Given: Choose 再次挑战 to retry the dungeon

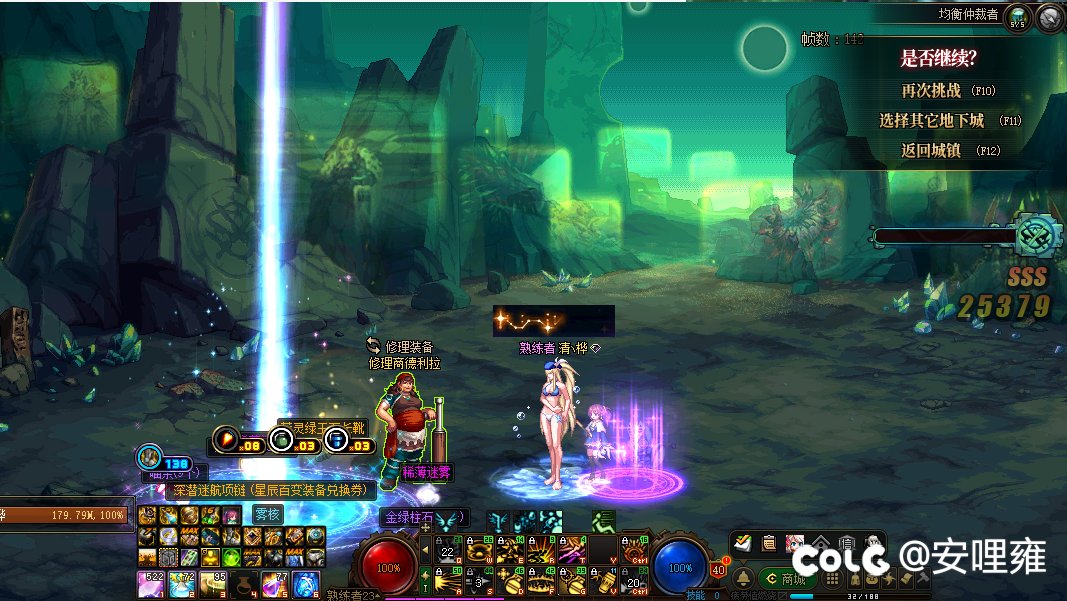Looking at the screenshot, I should coord(931,90).
